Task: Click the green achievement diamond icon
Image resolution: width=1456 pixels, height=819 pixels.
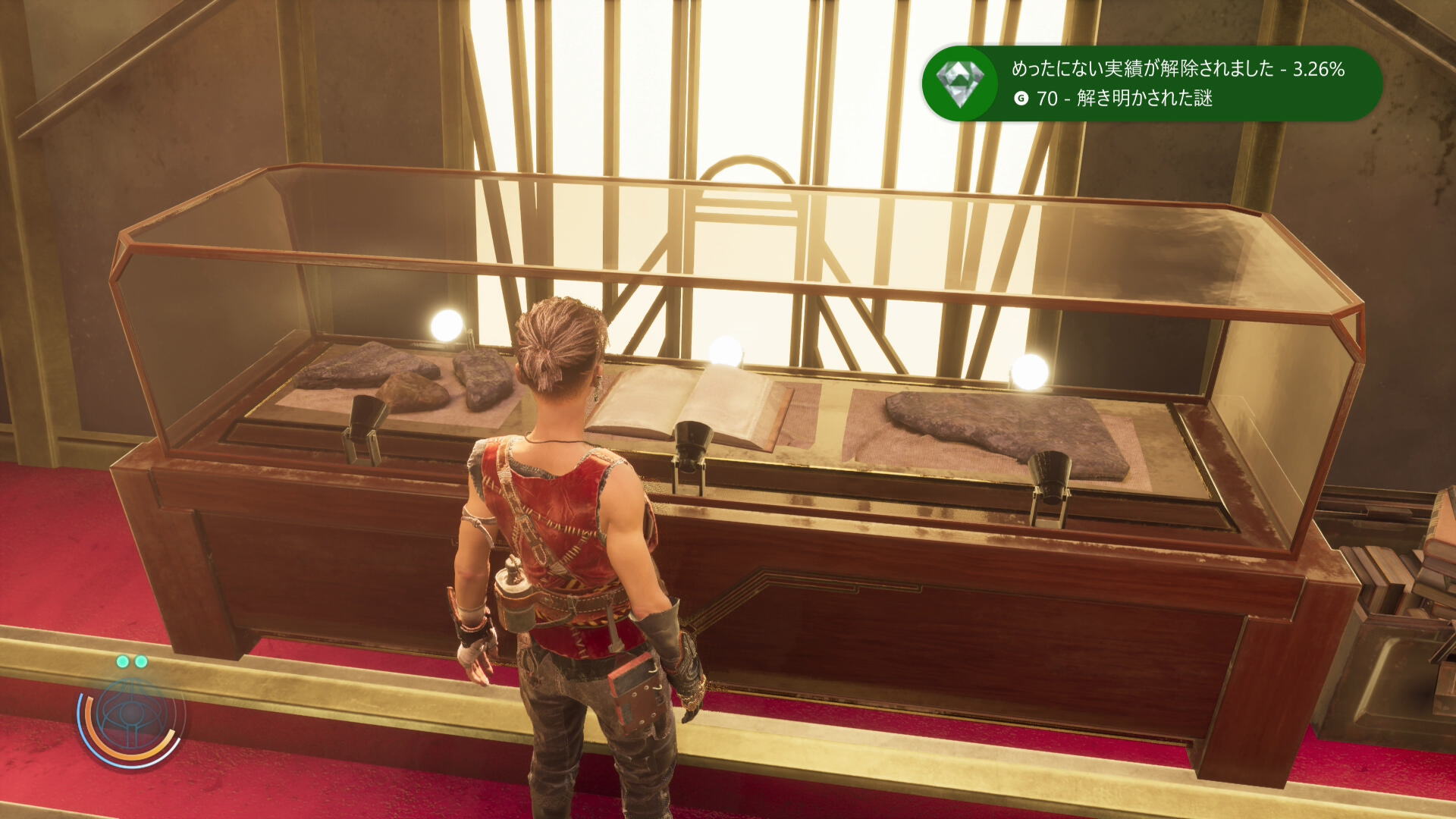Action: click(x=960, y=83)
